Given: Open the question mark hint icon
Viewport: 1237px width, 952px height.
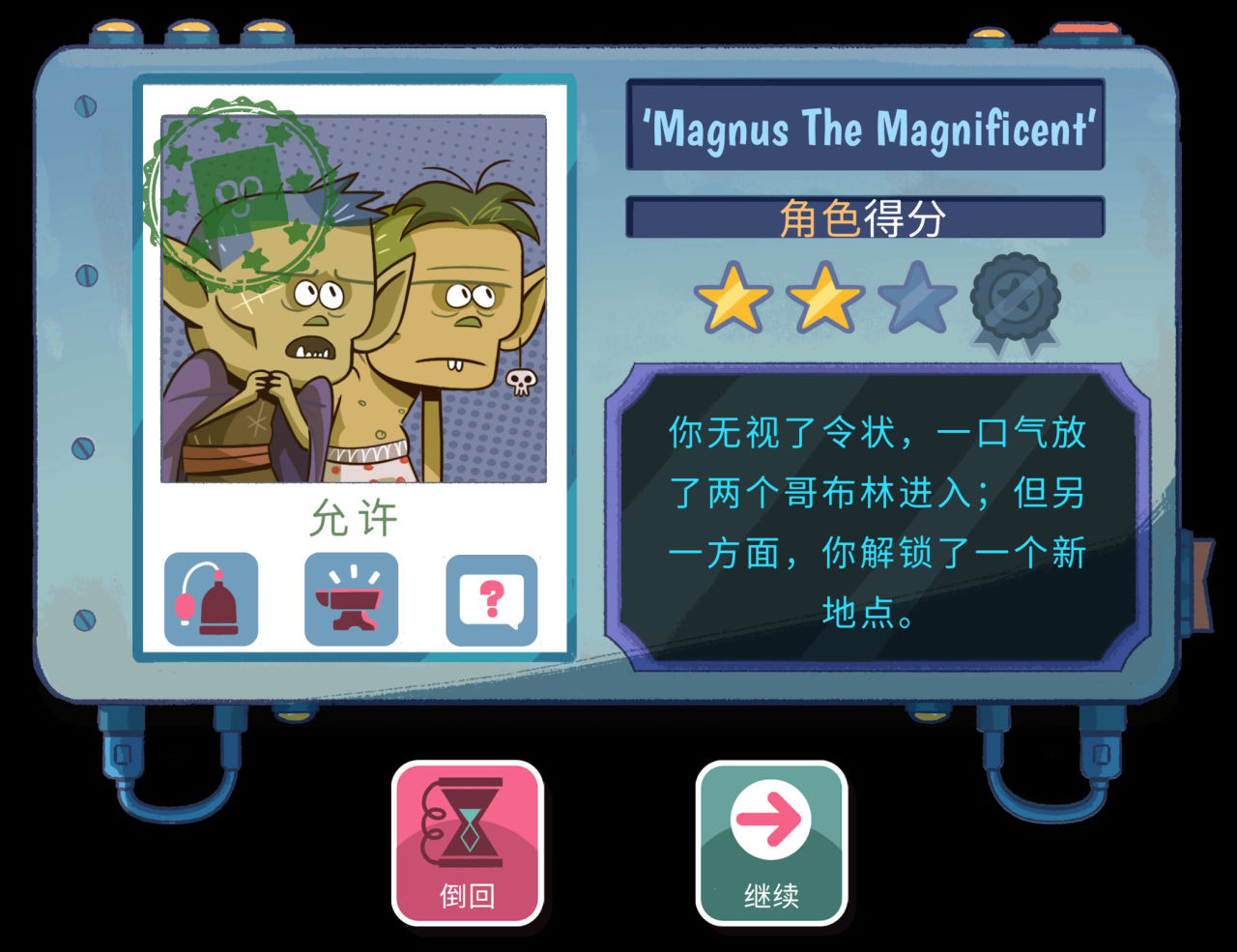Looking at the screenshot, I should coord(491,597).
